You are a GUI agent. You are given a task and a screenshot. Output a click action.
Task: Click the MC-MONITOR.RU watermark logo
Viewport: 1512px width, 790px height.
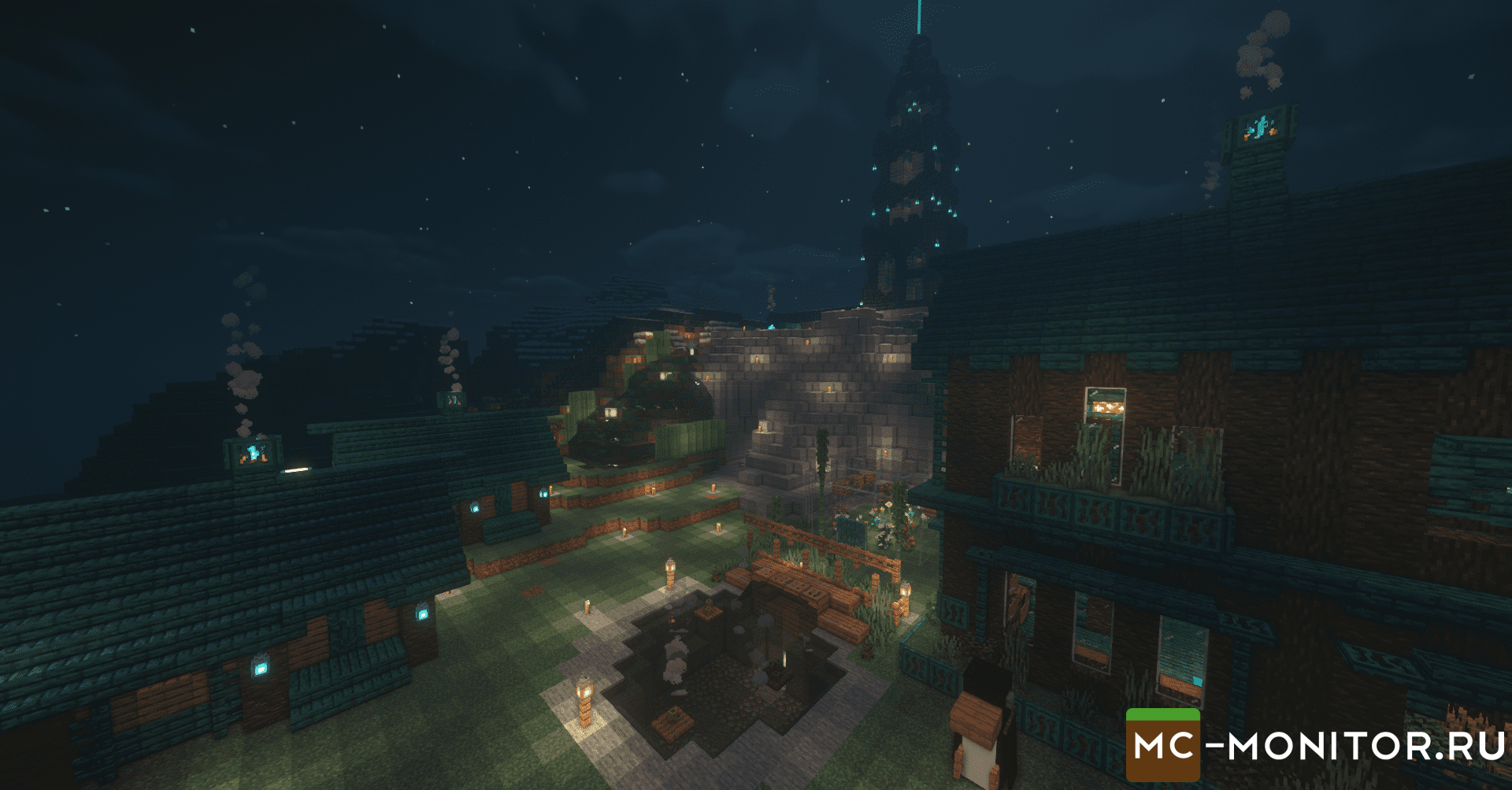[1315, 745]
